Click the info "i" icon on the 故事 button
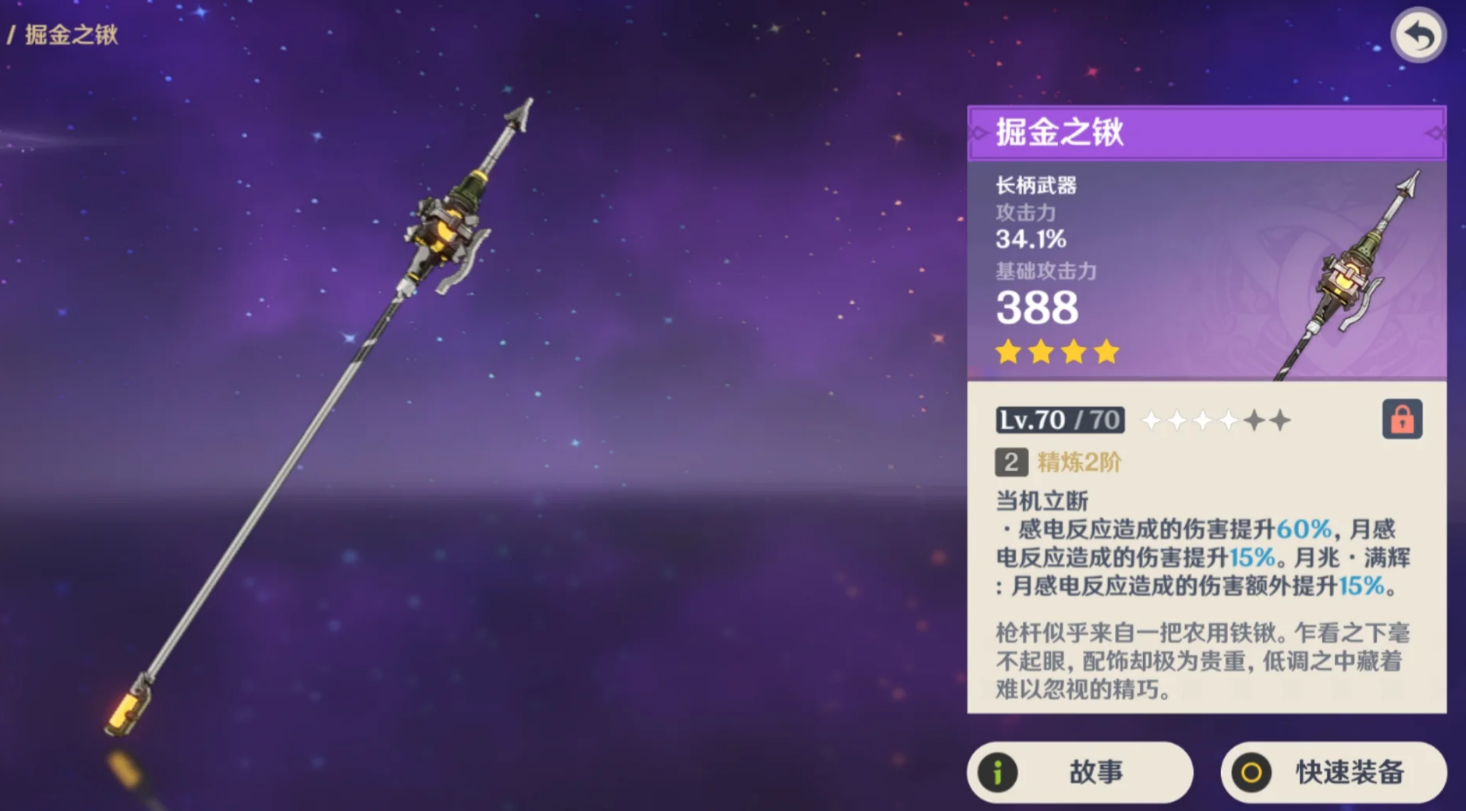Viewport: 1466px width, 811px height. pyautogui.click(x=997, y=772)
